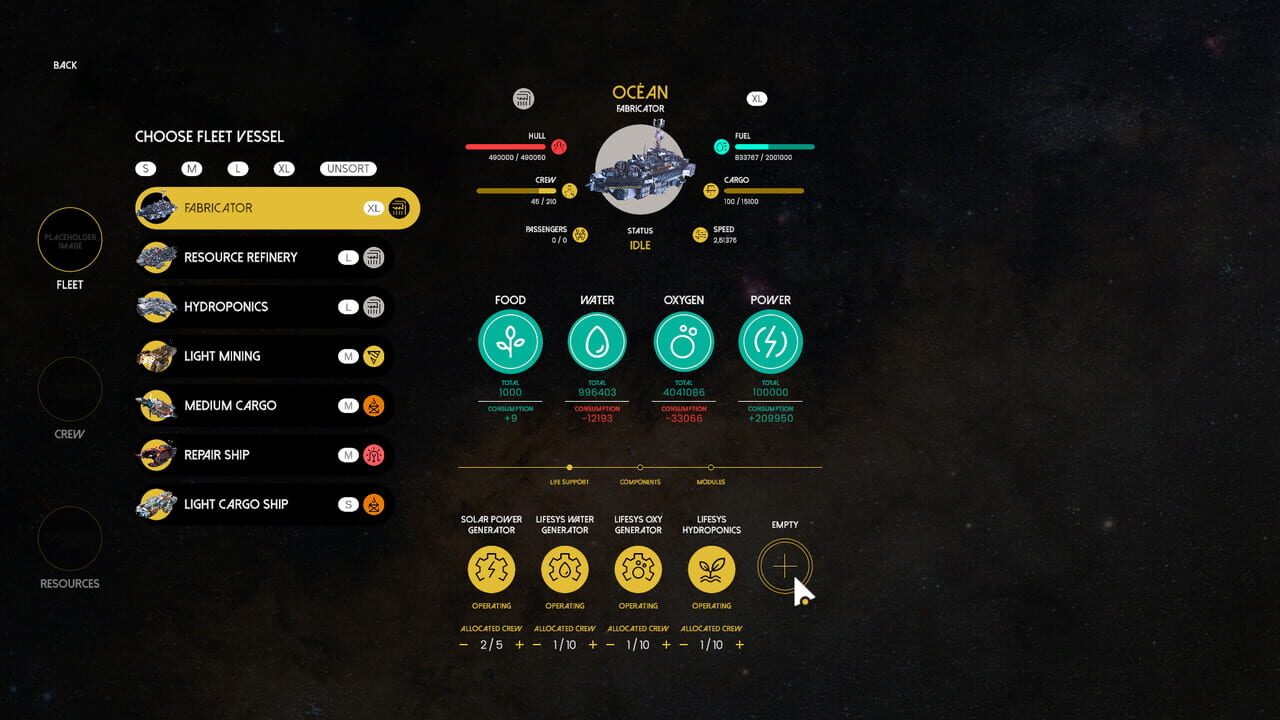Click the BACK button
Image resolution: width=1280 pixels, height=720 pixels.
pos(64,64)
